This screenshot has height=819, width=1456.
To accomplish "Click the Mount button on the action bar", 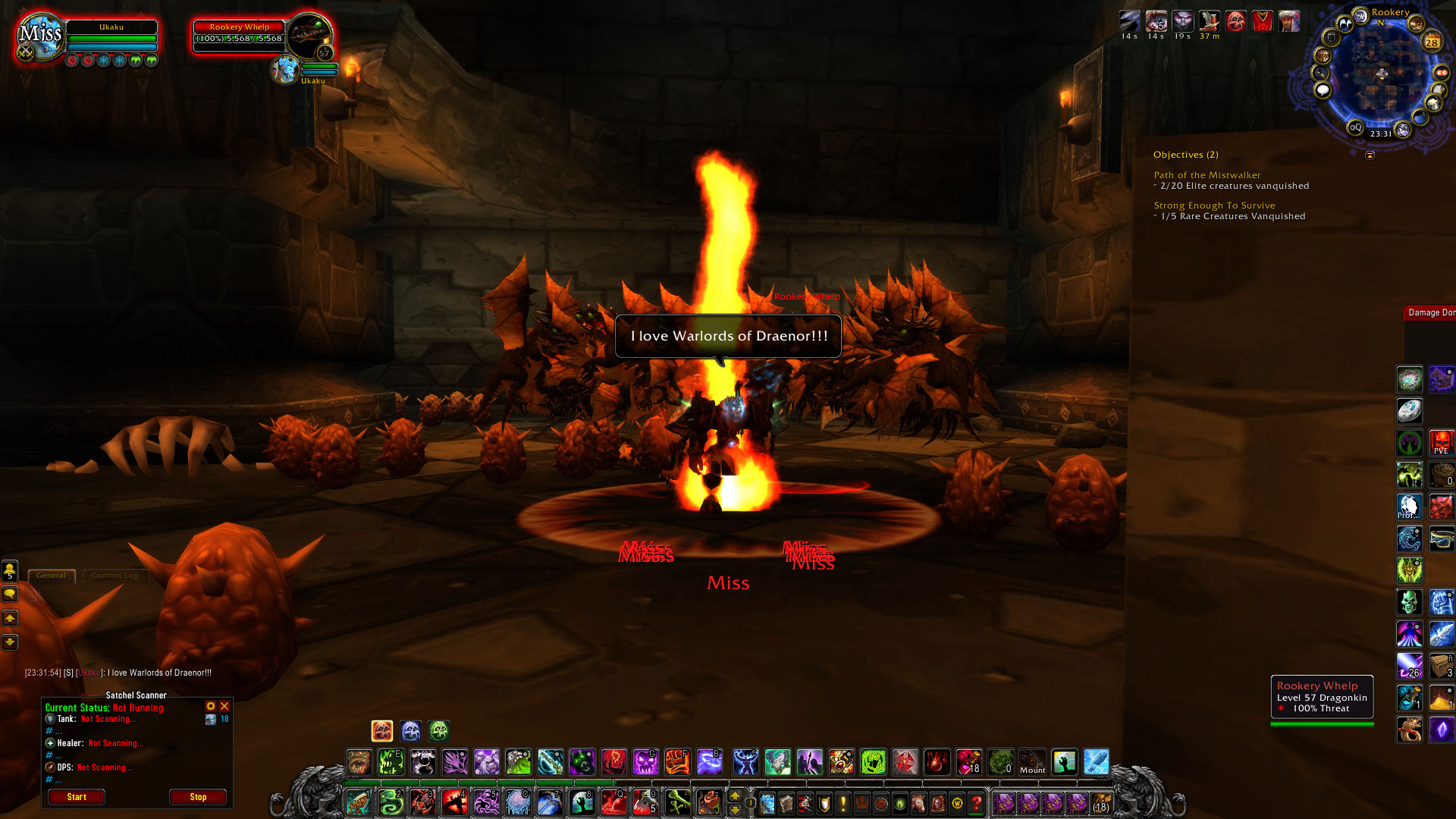I will click(x=1032, y=762).
